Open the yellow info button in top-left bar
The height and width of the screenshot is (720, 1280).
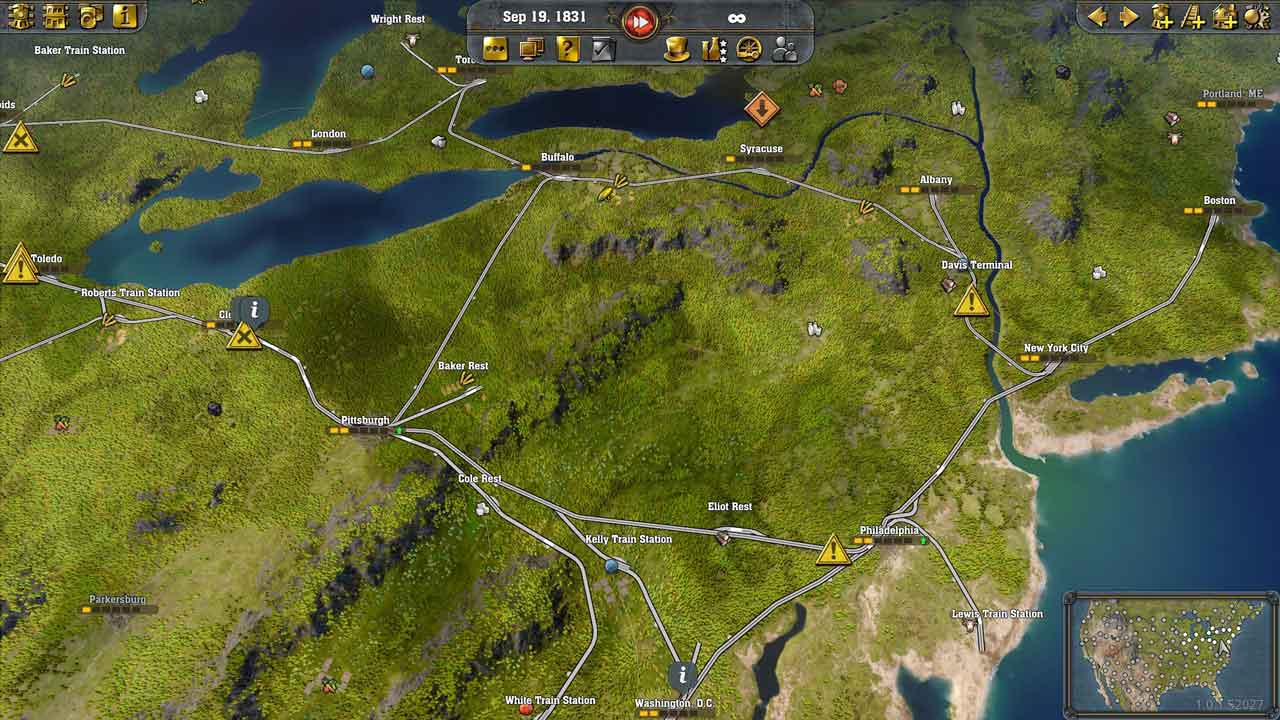(x=124, y=16)
